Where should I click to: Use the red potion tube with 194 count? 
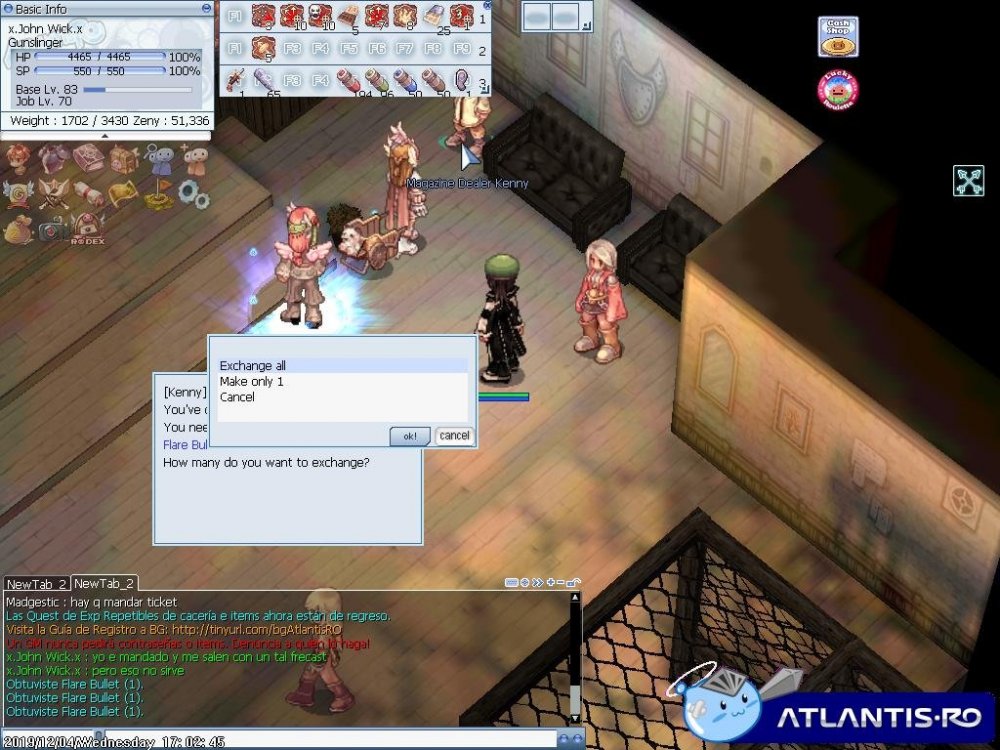348,79
